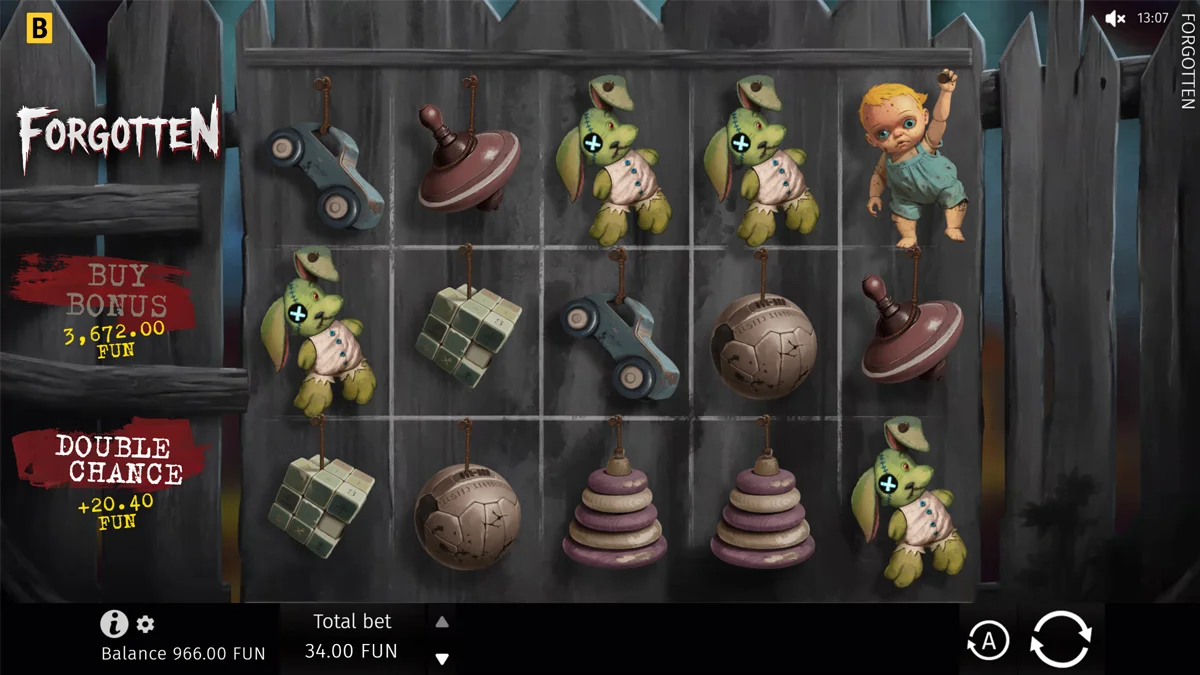Image resolution: width=1200 pixels, height=675 pixels.
Task: Open the autoplay settings
Action: pos(988,641)
